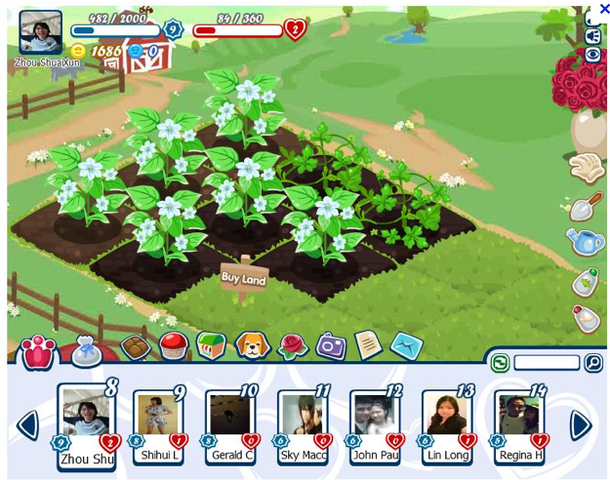Select the shovel tool
This screenshot has height=480, width=610.
585,206
